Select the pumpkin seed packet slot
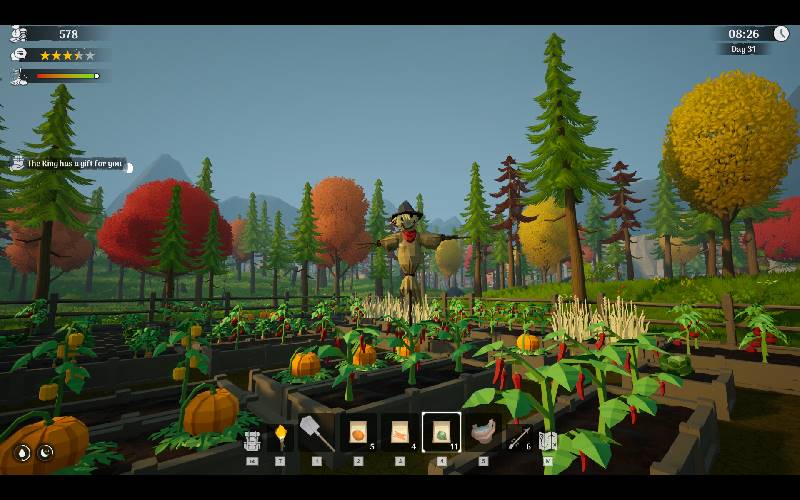Screen dimensions: 800x500 (x=358, y=433)
